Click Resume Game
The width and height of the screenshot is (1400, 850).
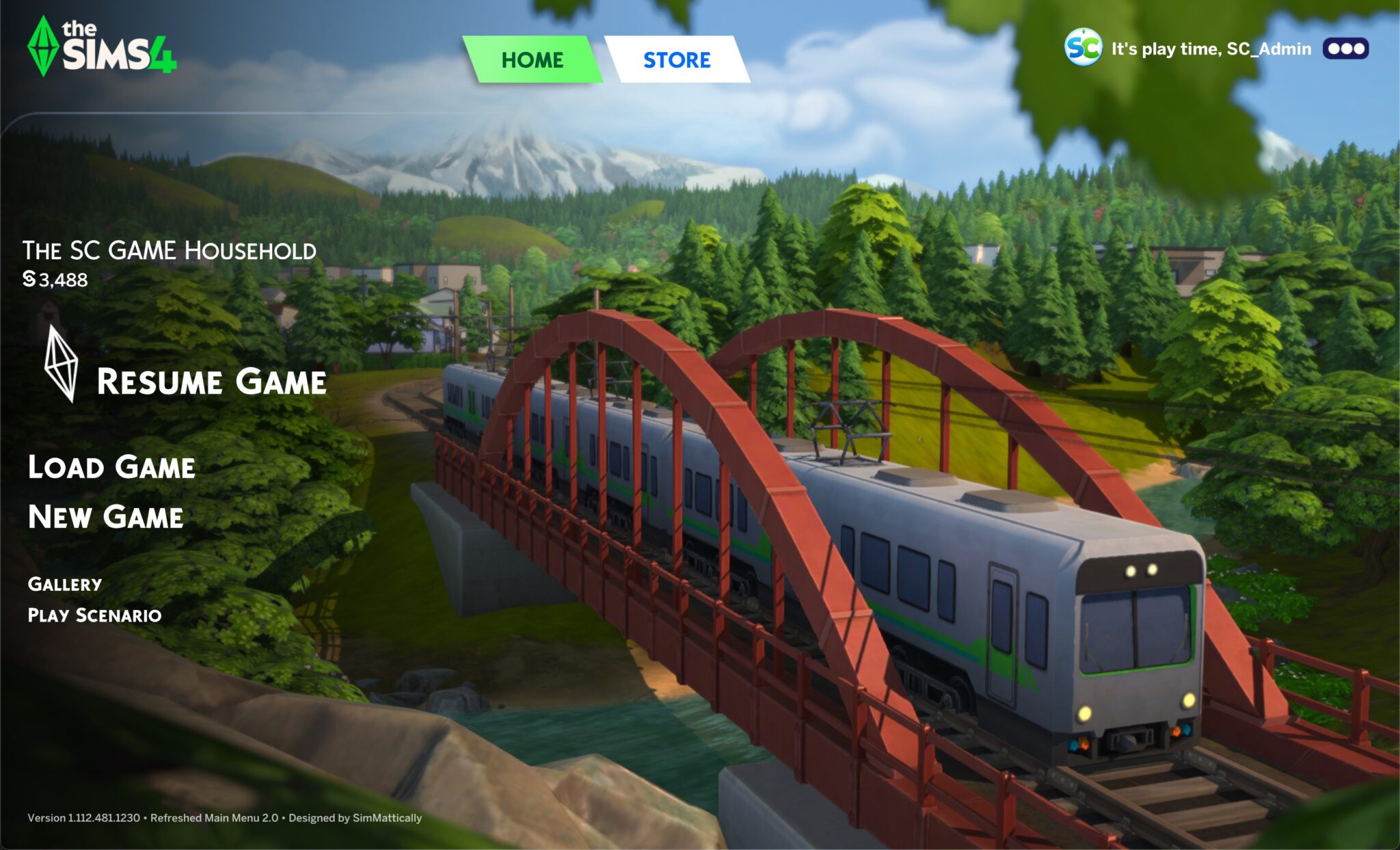pyautogui.click(x=211, y=382)
